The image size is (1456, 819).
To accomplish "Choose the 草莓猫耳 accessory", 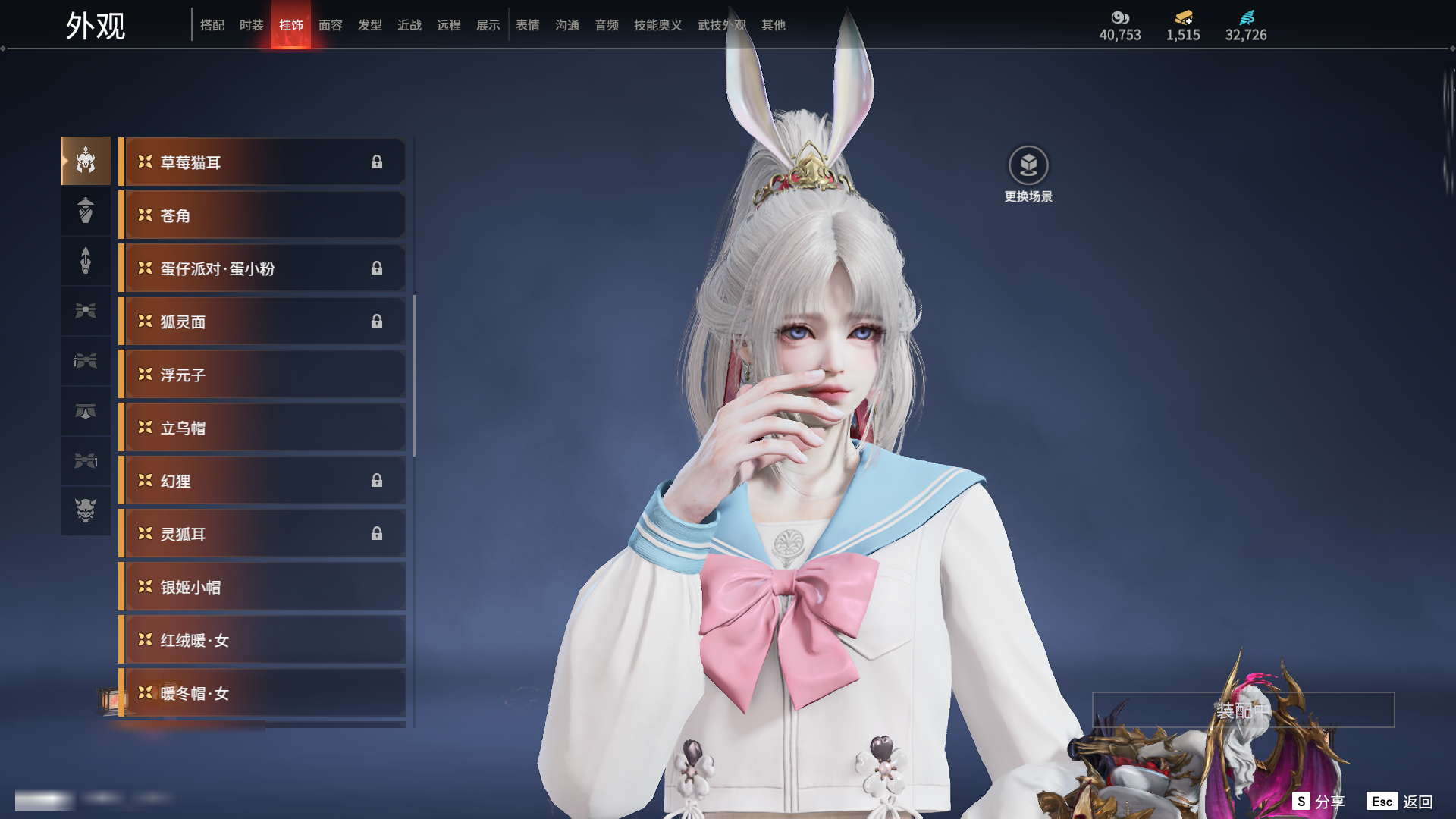I will pyautogui.click(x=262, y=162).
